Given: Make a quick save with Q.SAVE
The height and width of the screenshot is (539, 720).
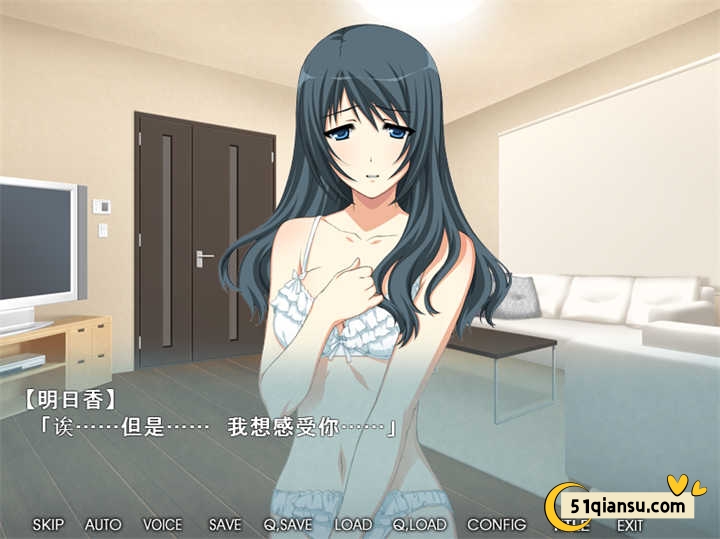Looking at the screenshot, I should click(x=287, y=524).
